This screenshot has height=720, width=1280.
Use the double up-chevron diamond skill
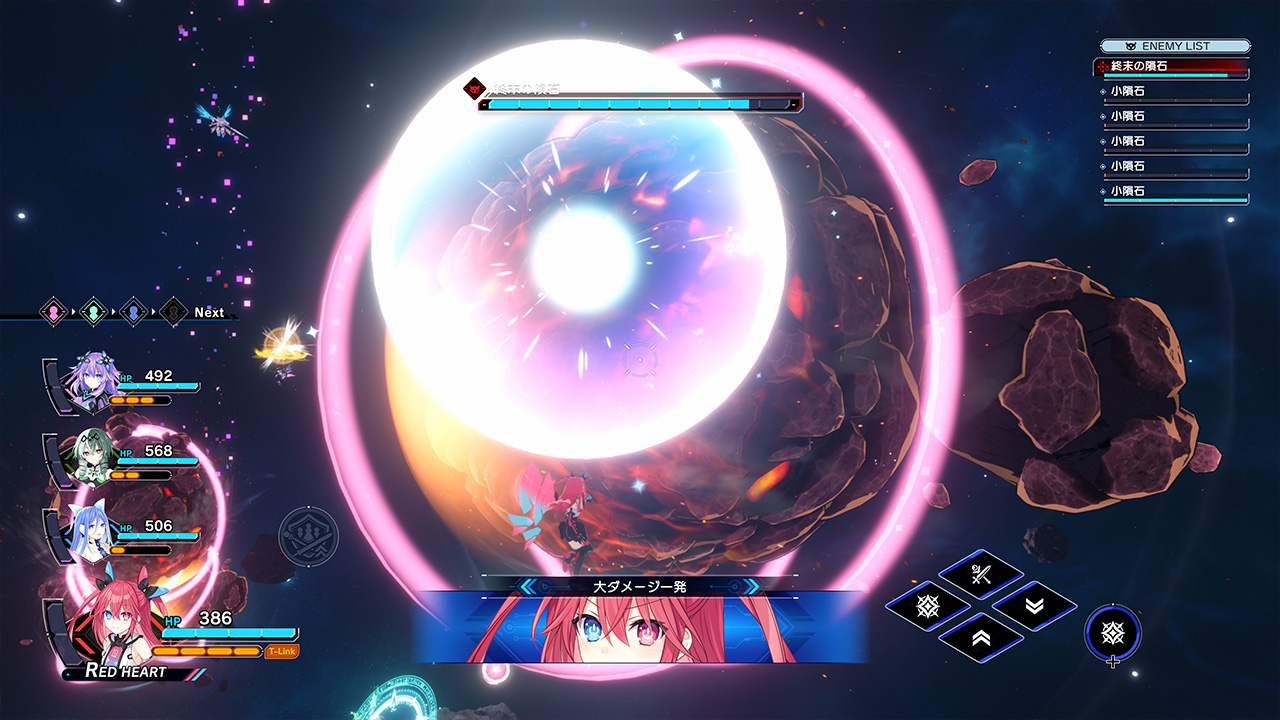coord(980,636)
